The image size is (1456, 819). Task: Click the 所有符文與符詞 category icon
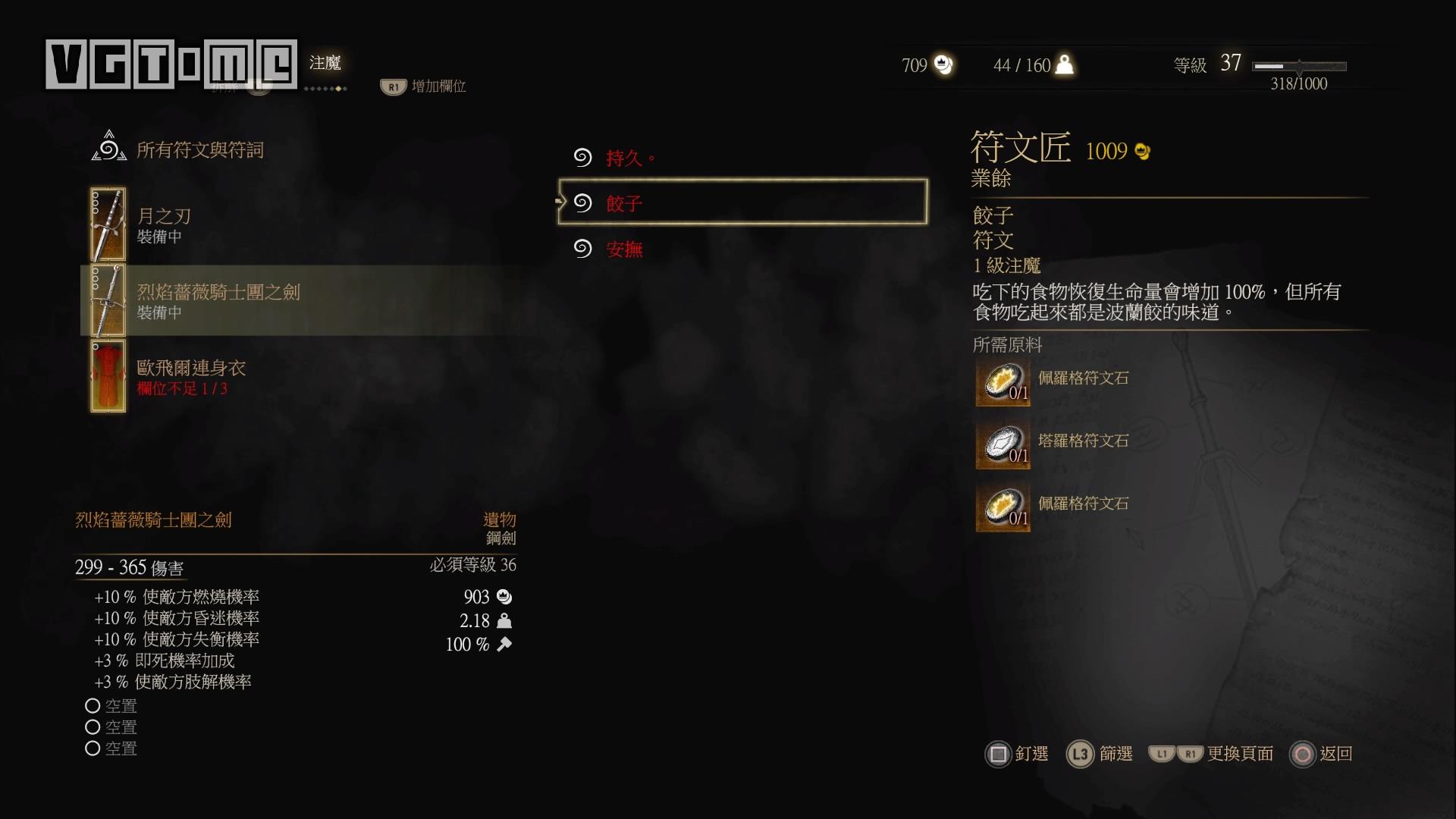[x=108, y=147]
